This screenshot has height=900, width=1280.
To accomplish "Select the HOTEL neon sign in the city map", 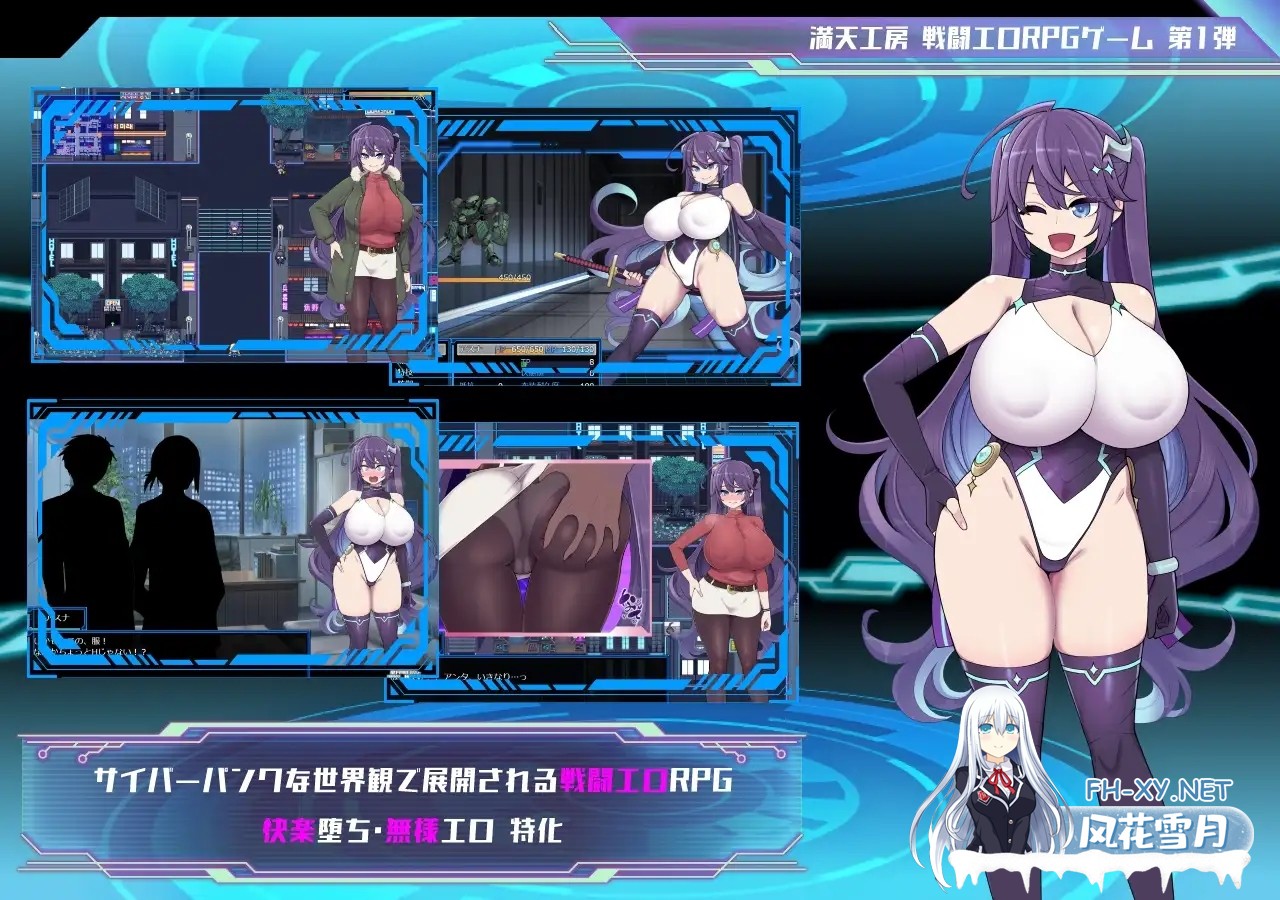I will [52, 252].
